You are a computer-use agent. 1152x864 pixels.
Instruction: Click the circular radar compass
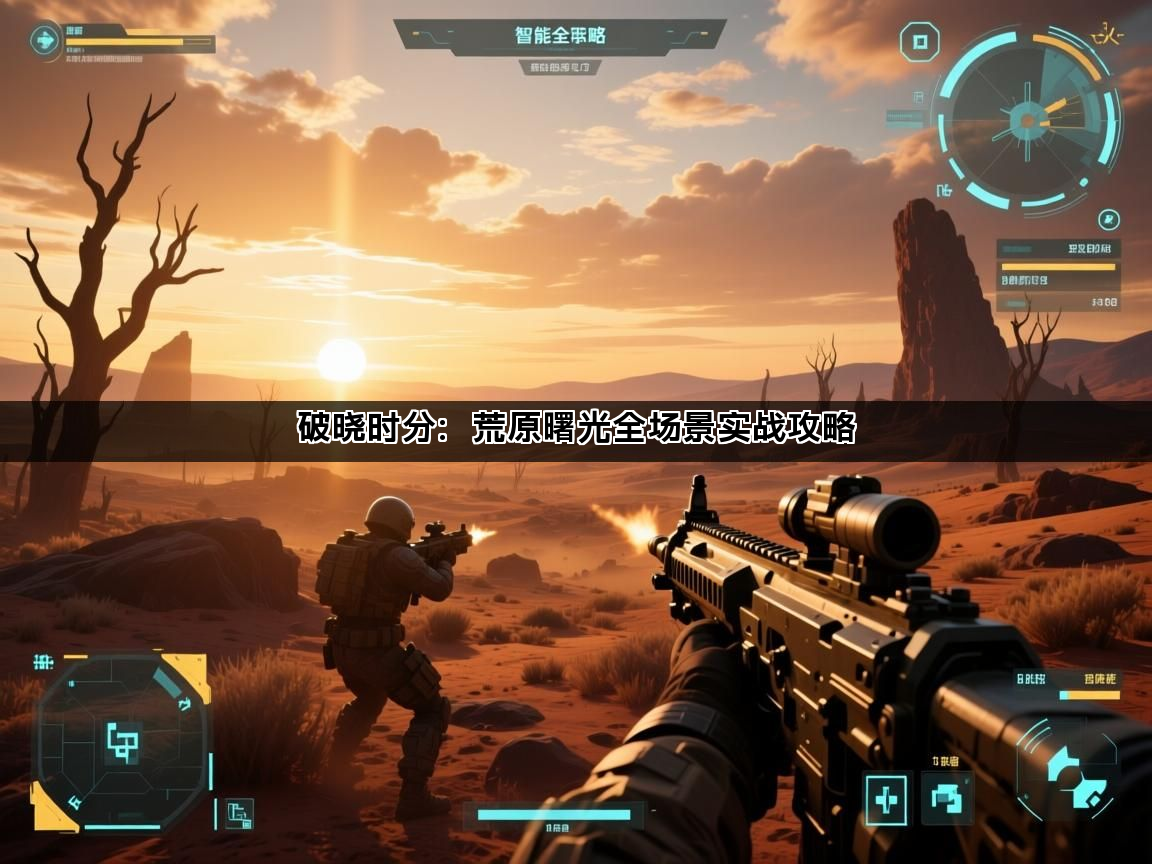click(x=1026, y=120)
